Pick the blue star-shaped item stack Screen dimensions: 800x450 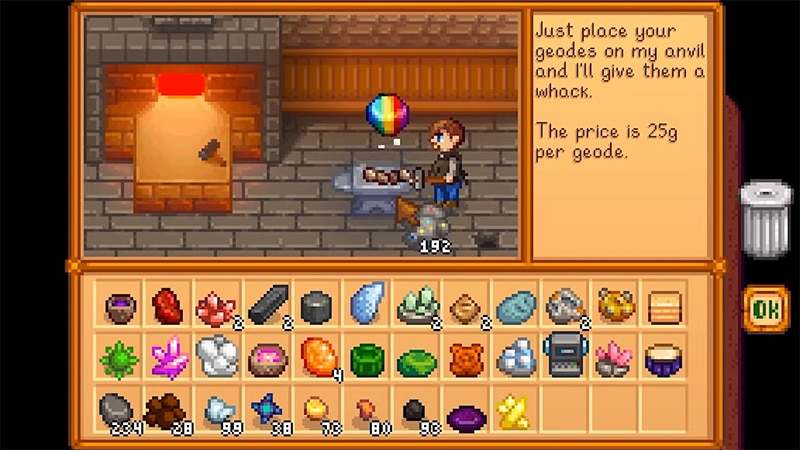pos(268,409)
